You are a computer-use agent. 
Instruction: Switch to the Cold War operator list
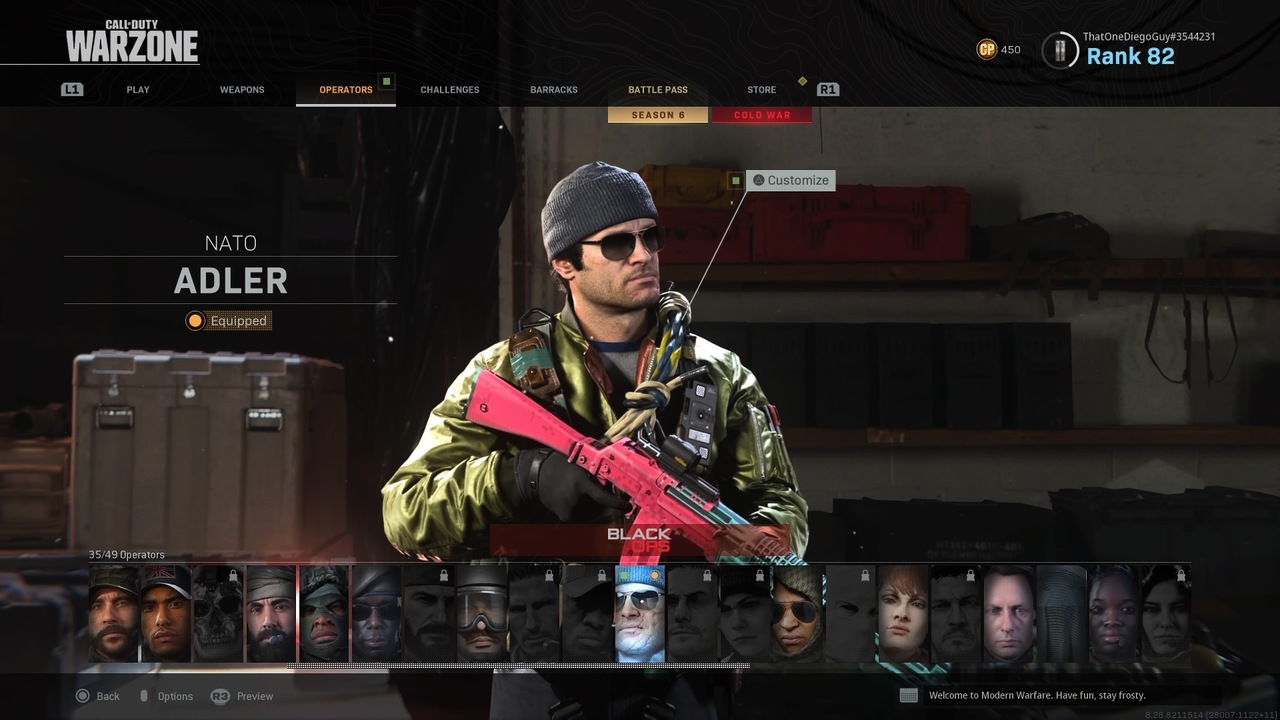[x=762, y=114]
